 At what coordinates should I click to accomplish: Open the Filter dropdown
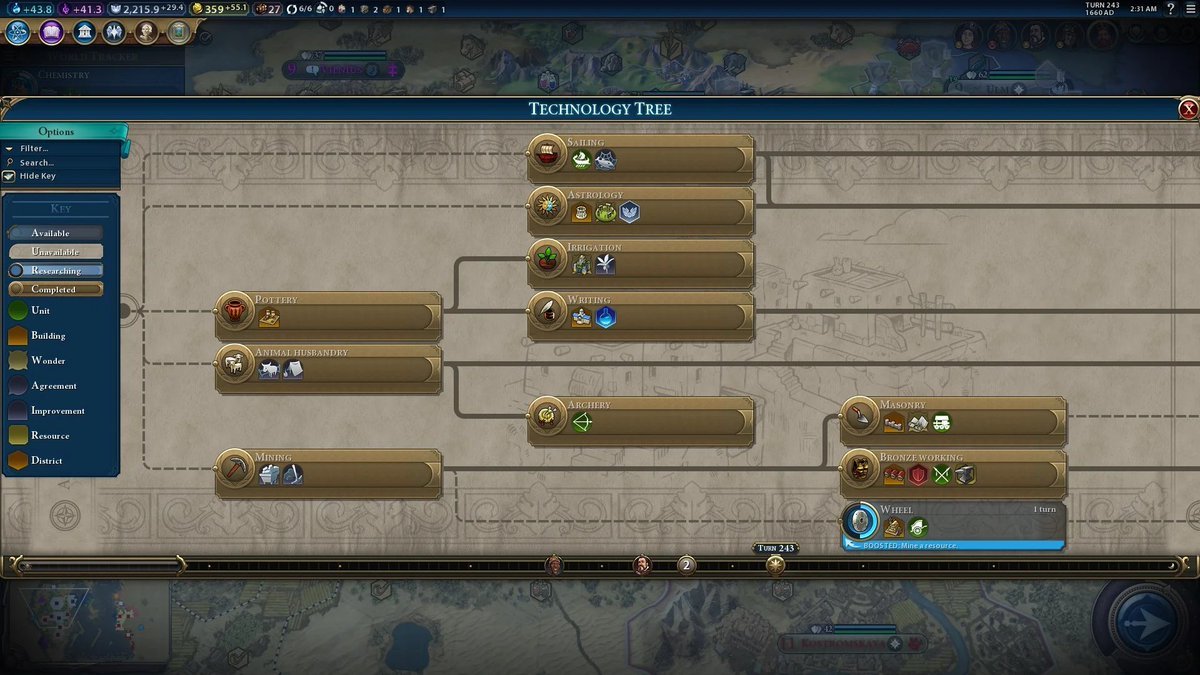[x=34, y=148]
